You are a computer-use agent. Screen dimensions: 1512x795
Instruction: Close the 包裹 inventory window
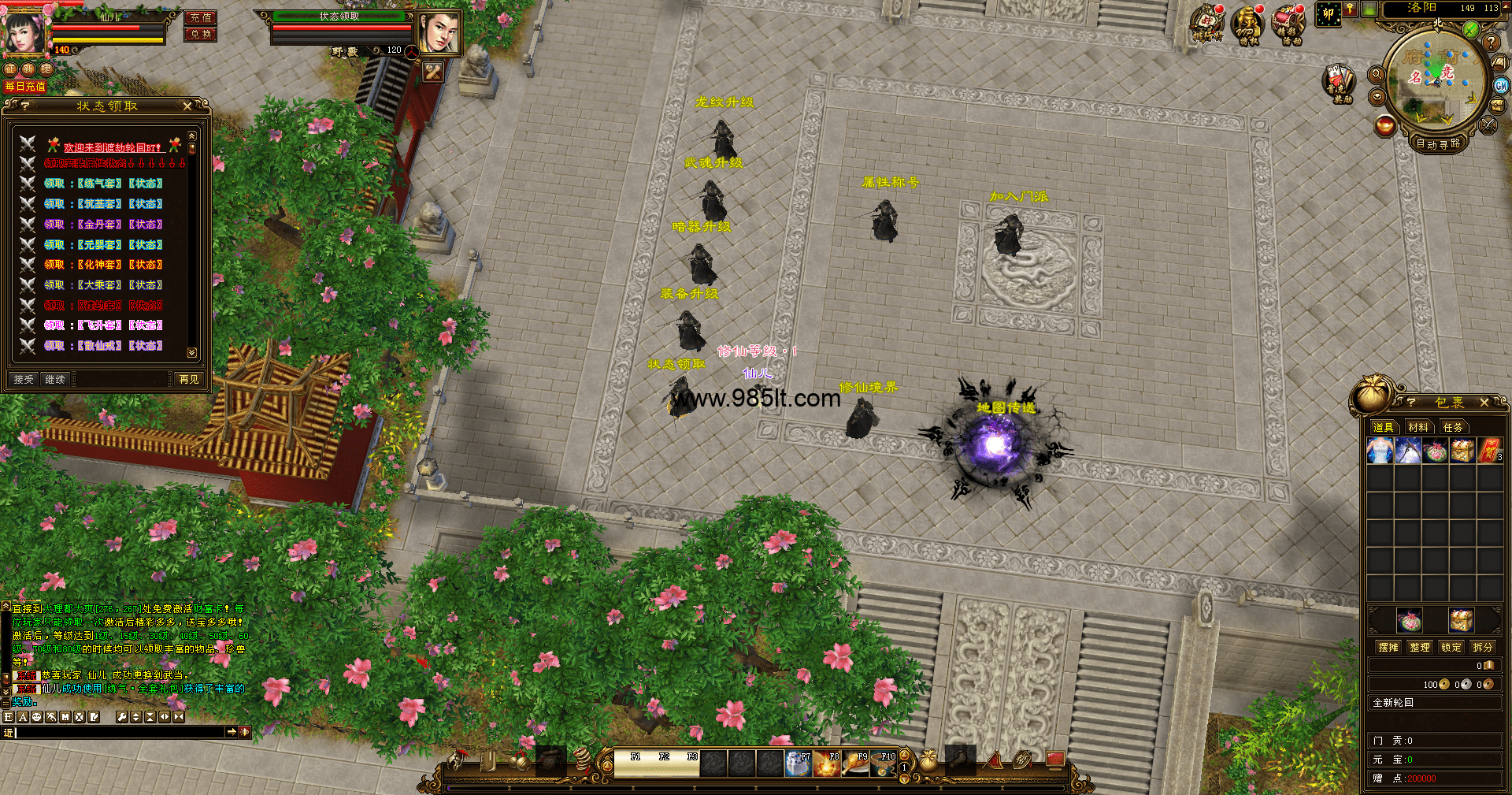1484,403
